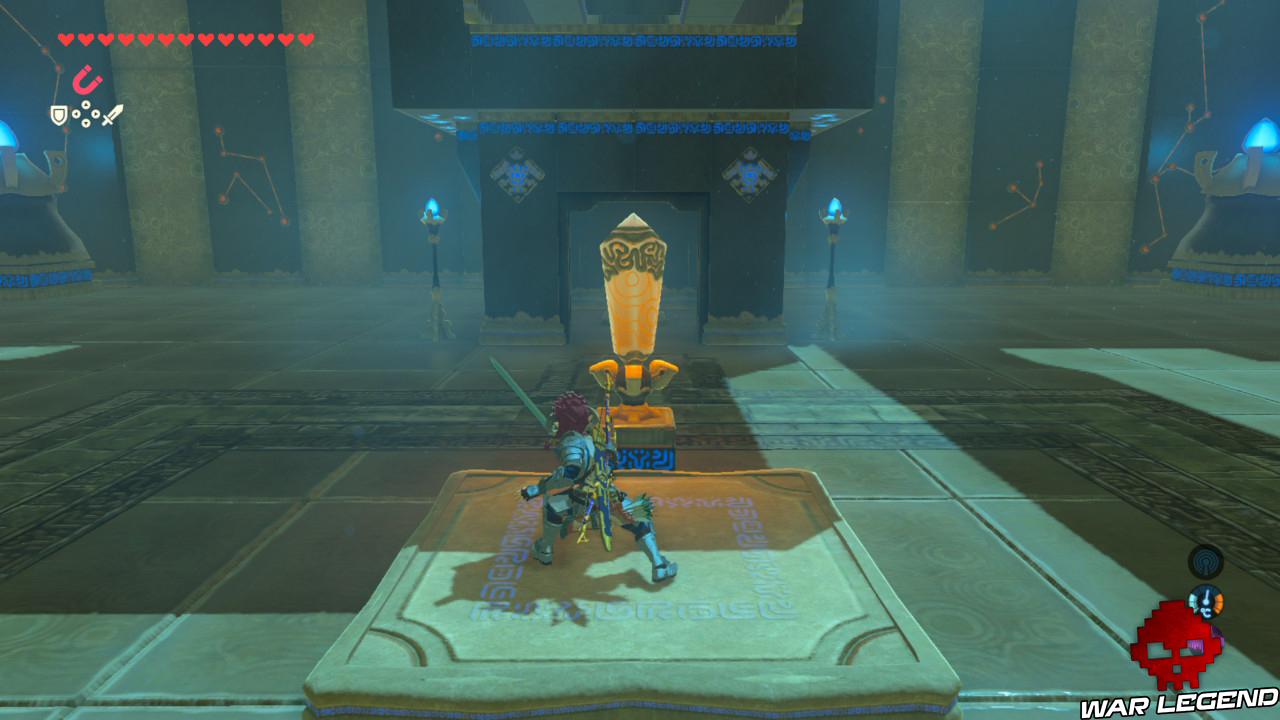Click the Sheikah sensor signal icon

click(1204, 563)
